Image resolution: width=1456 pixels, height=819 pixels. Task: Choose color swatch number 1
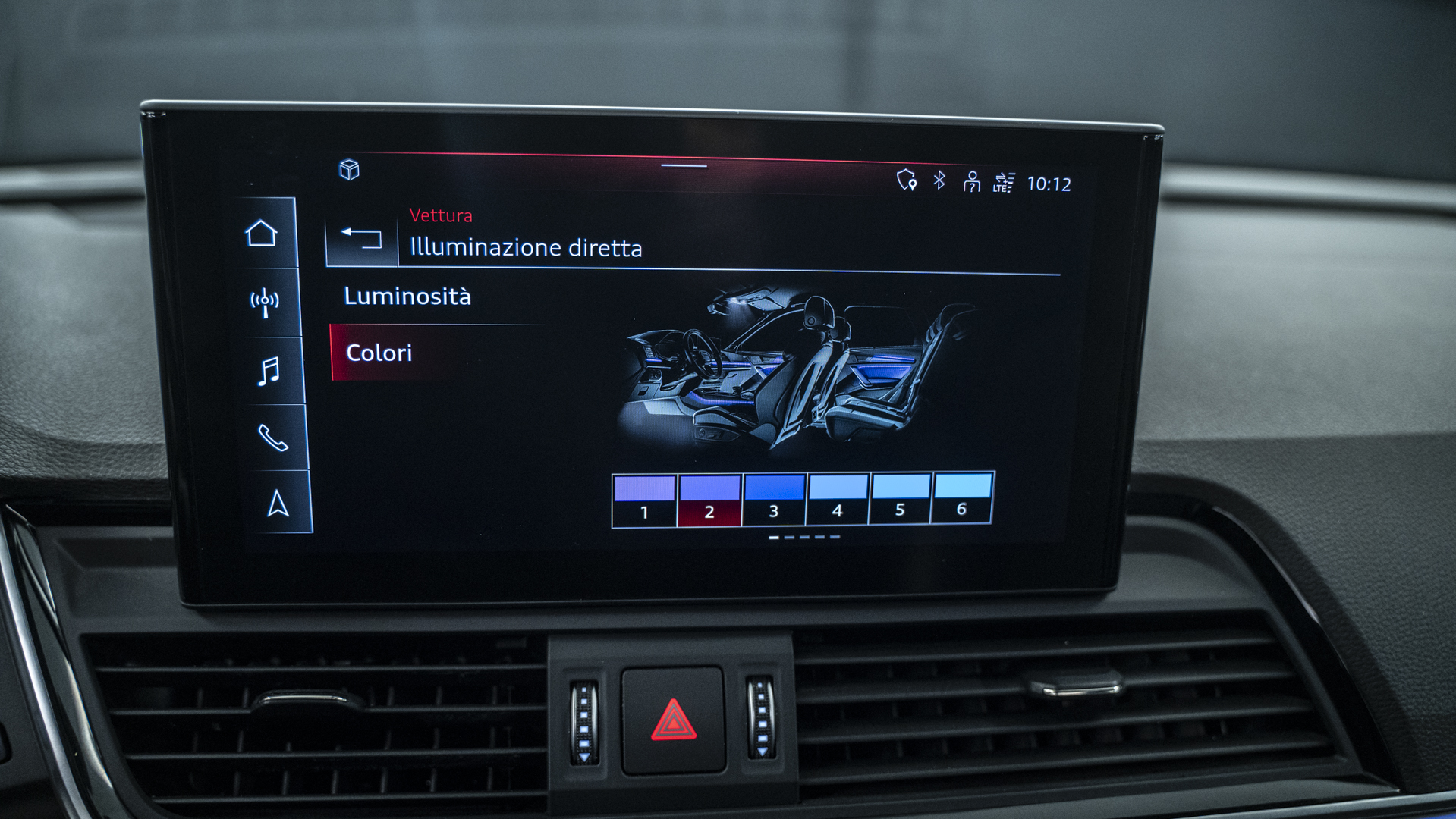tap(644, 499)
